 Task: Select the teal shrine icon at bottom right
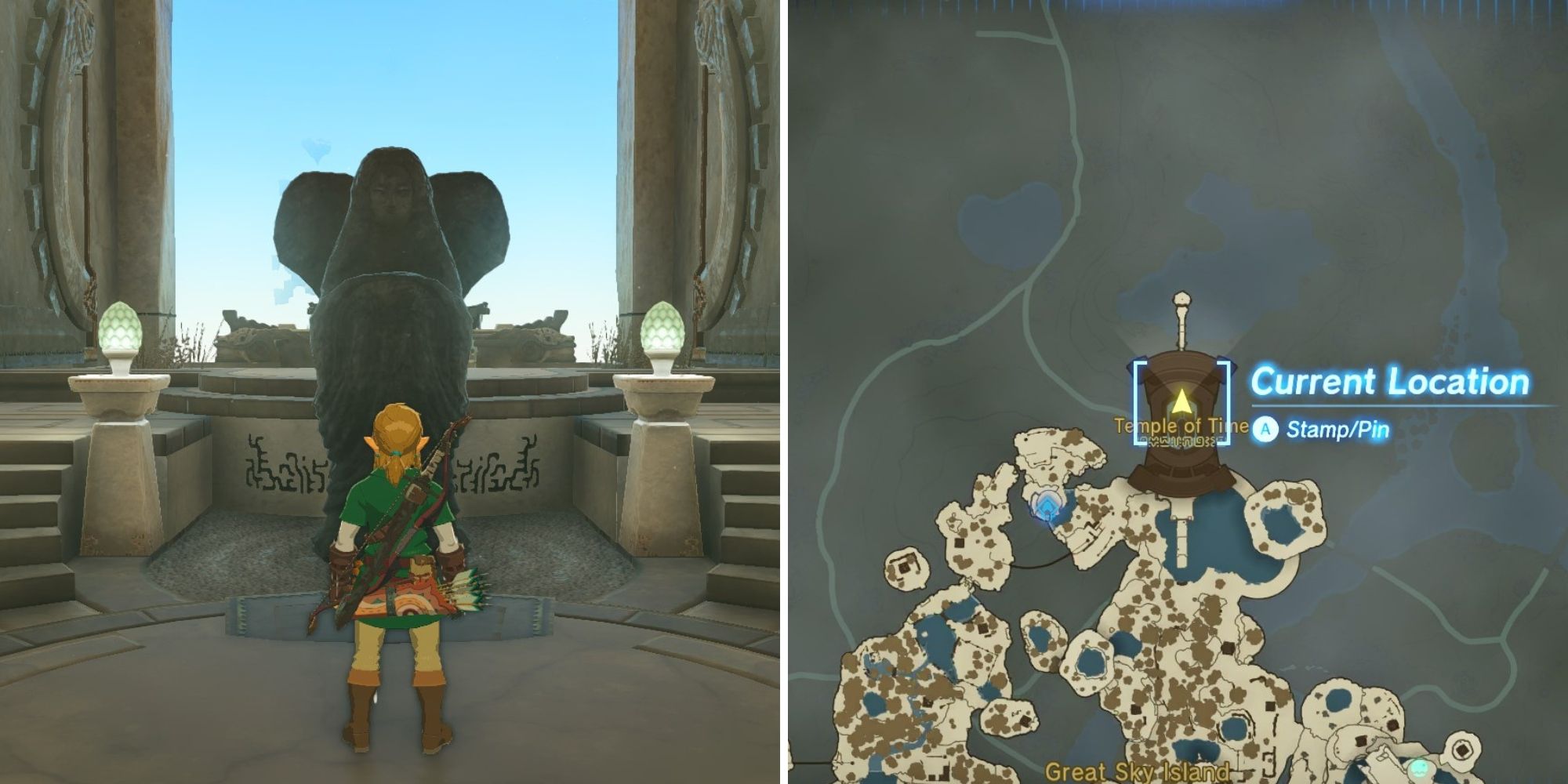click(x=1421, y=768)
